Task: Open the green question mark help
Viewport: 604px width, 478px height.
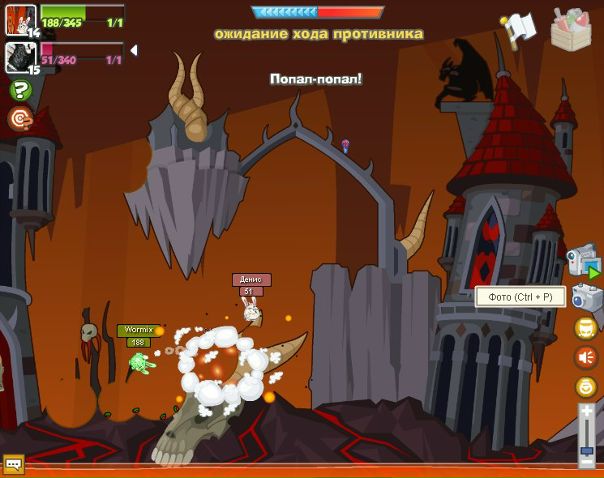Action: click(x=19, y=91)
